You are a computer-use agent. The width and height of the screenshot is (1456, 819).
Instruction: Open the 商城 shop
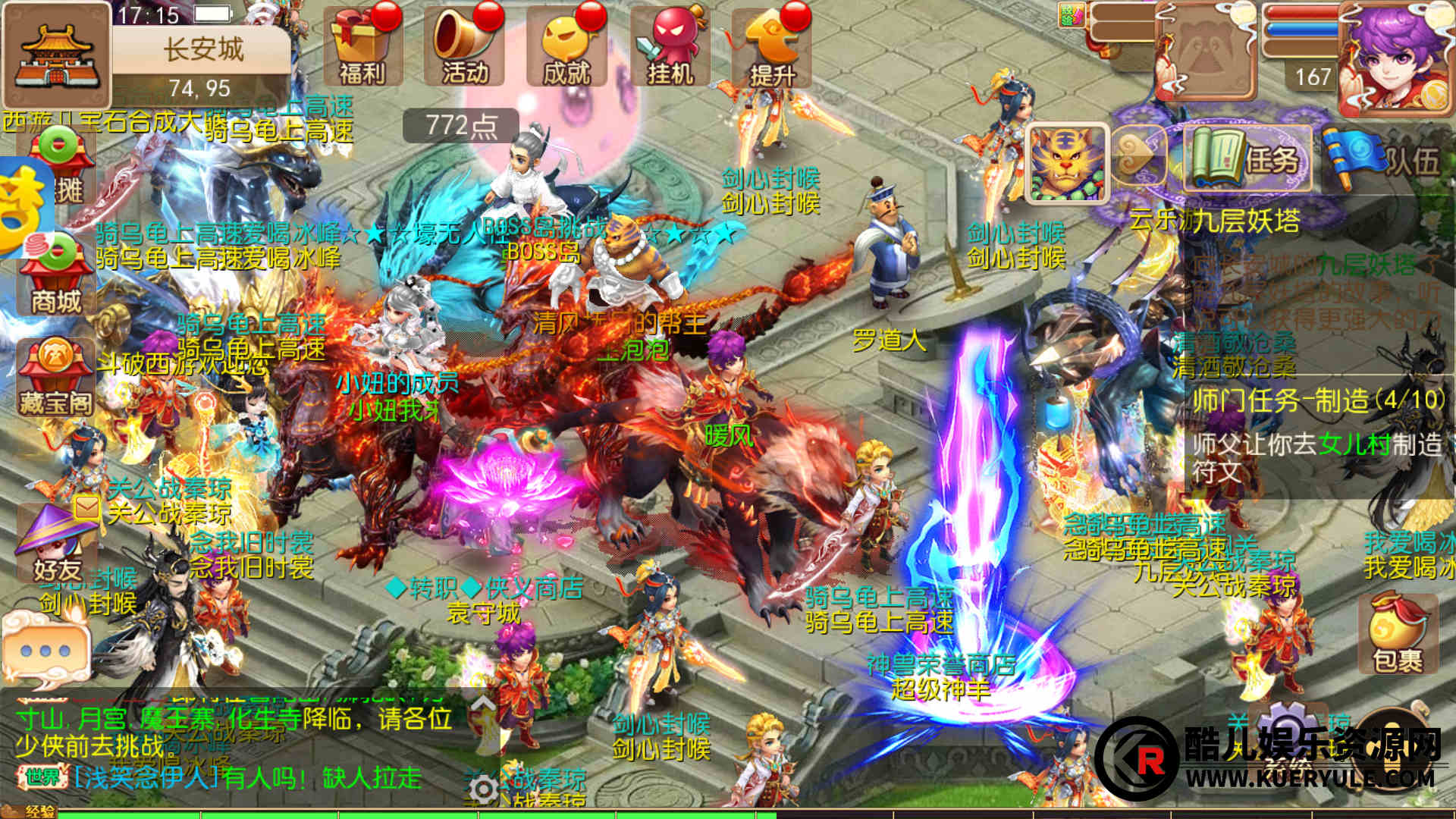[x=56, y=277]
